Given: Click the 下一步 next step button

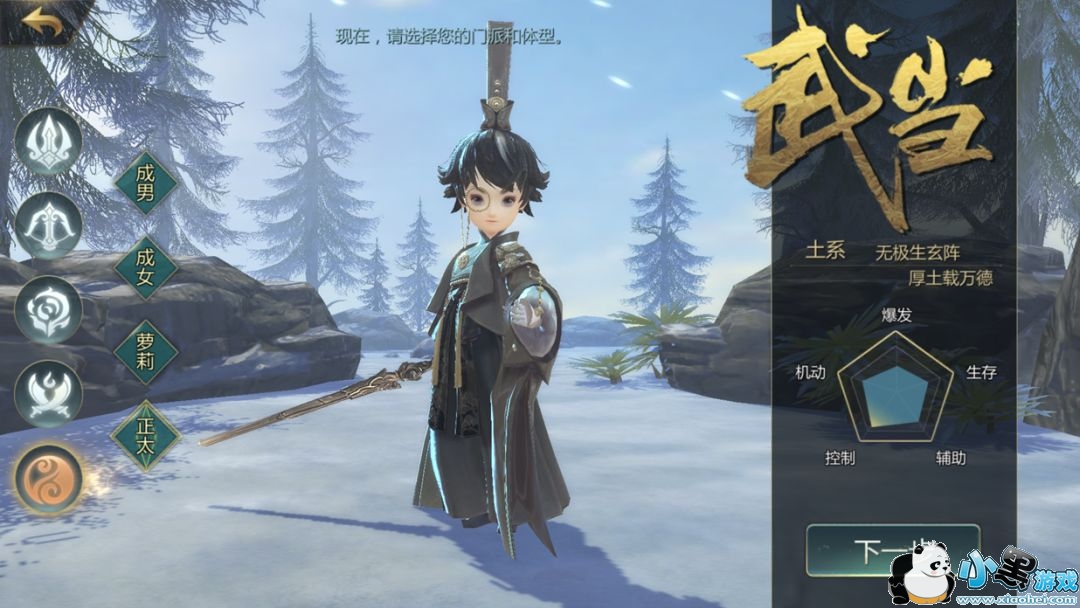Looking at the screenshot, I should point(878,551).
